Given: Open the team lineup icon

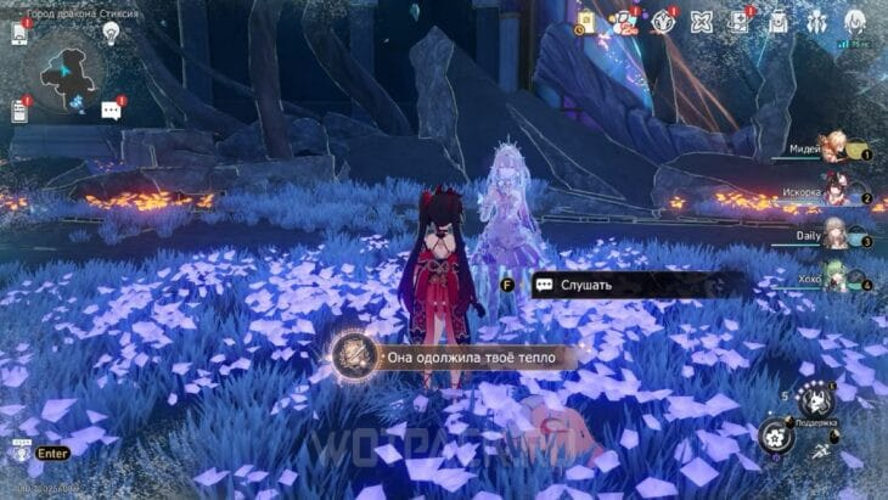Looking at the screenshot, I should pos(817,21).
